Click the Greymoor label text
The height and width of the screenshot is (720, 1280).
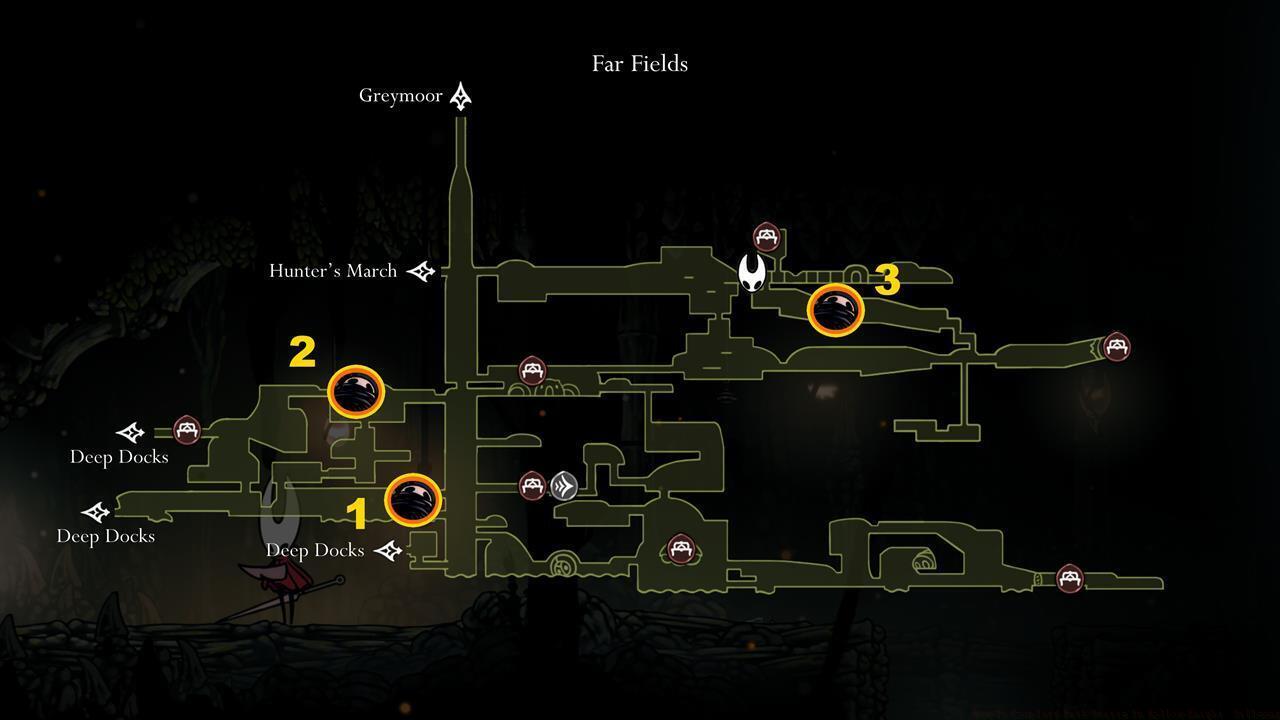click(401, 95)
